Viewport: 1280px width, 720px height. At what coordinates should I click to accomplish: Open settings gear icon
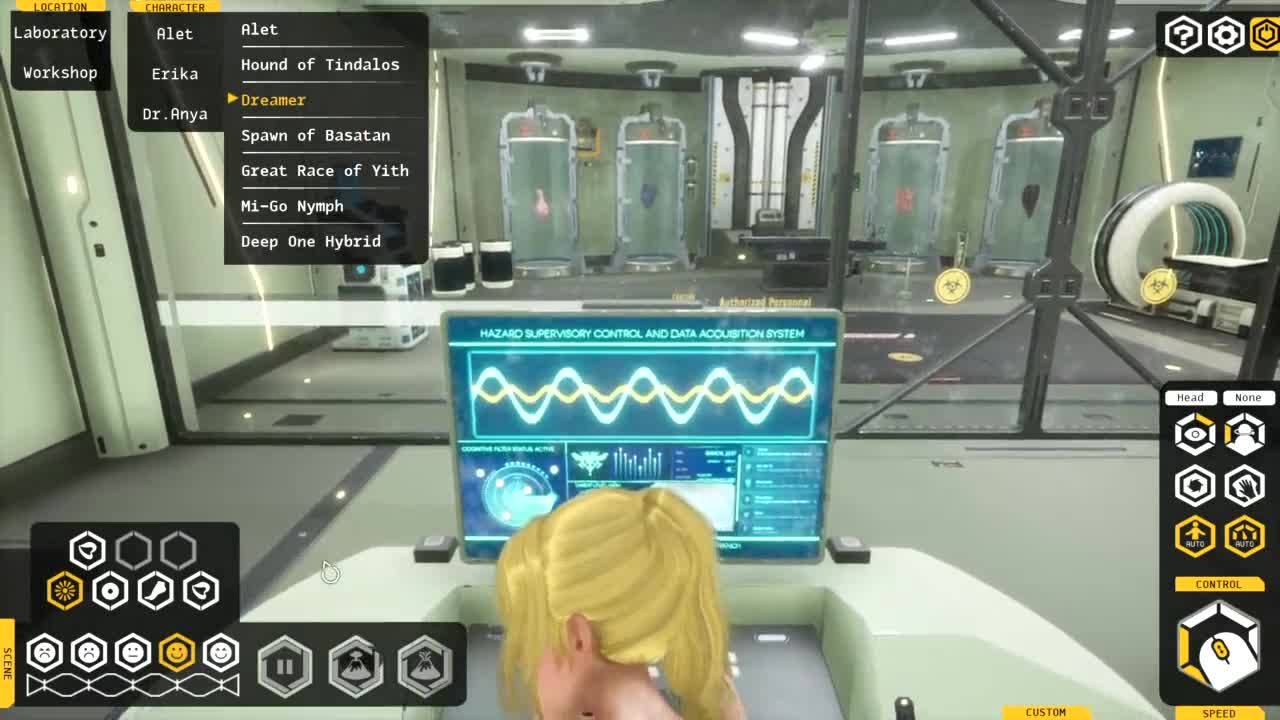pos(1225,35)
